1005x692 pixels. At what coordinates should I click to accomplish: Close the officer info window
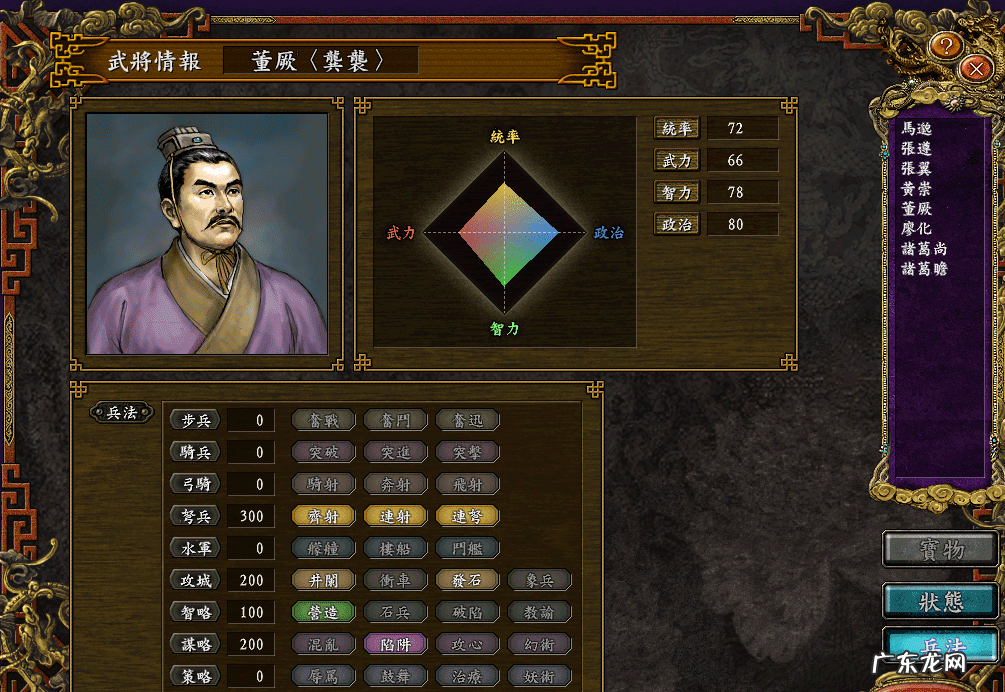click(974, 68)
